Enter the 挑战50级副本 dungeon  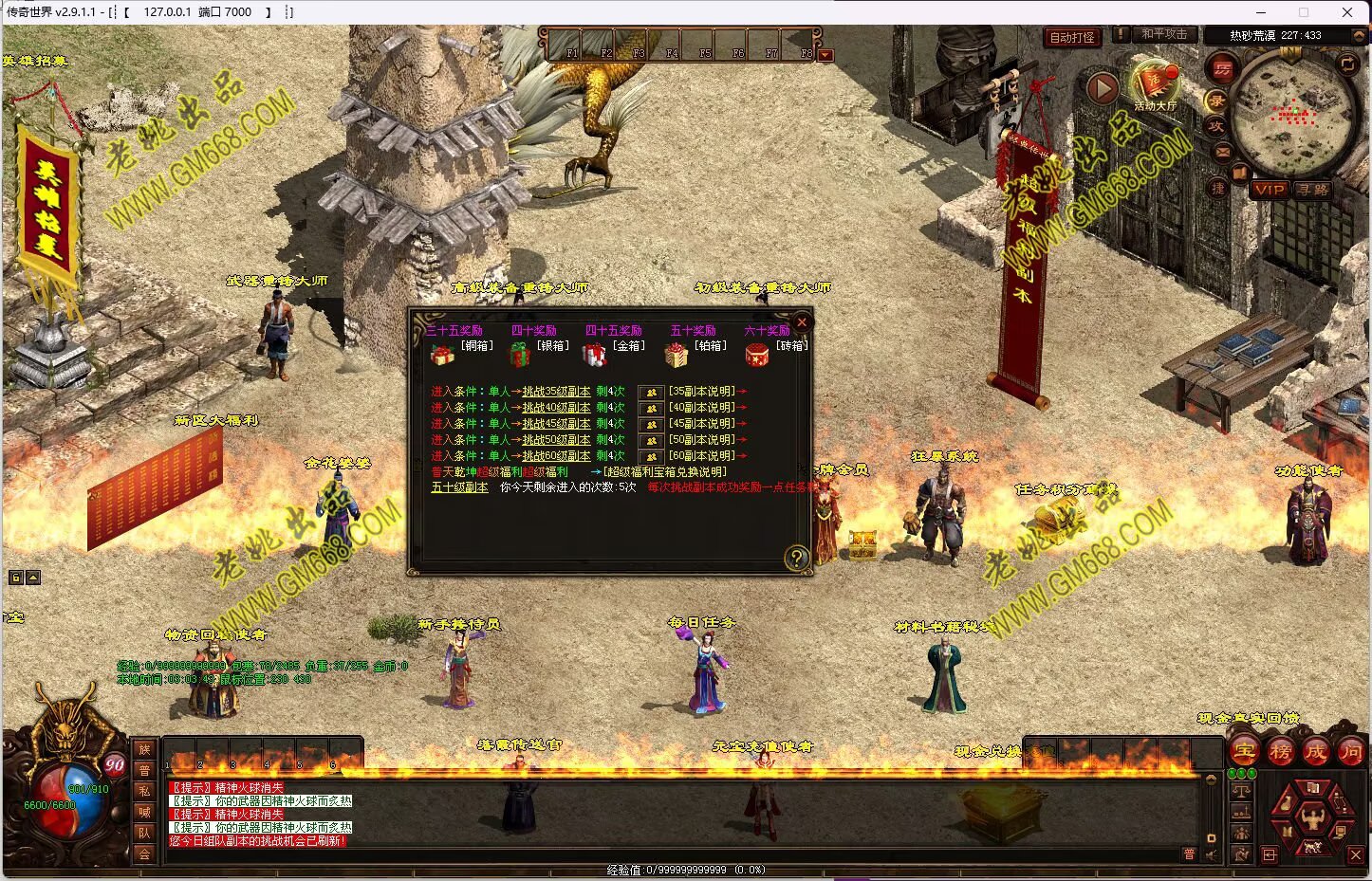click(556, 440)
